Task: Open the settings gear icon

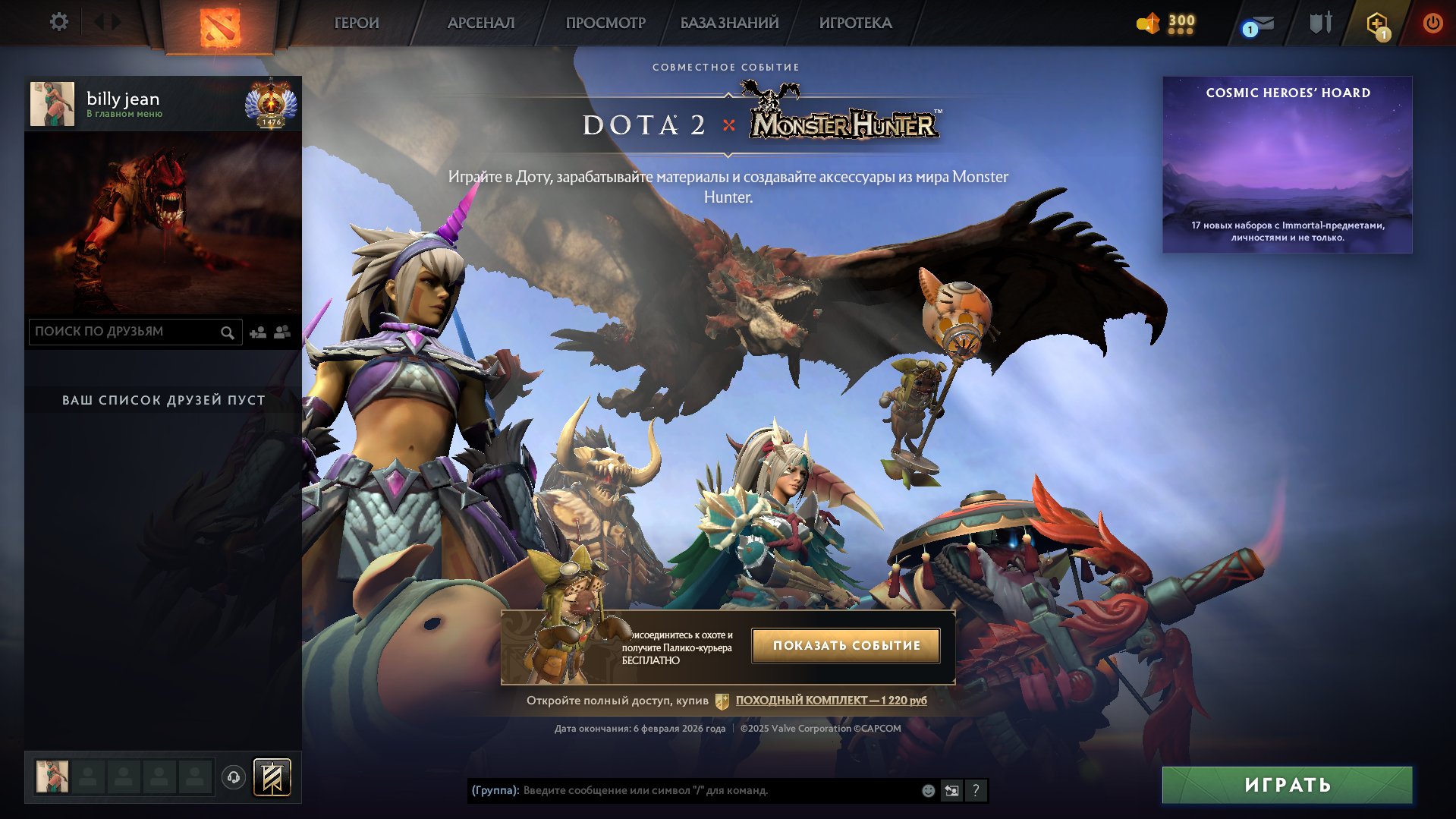Action: coord(59,22)
